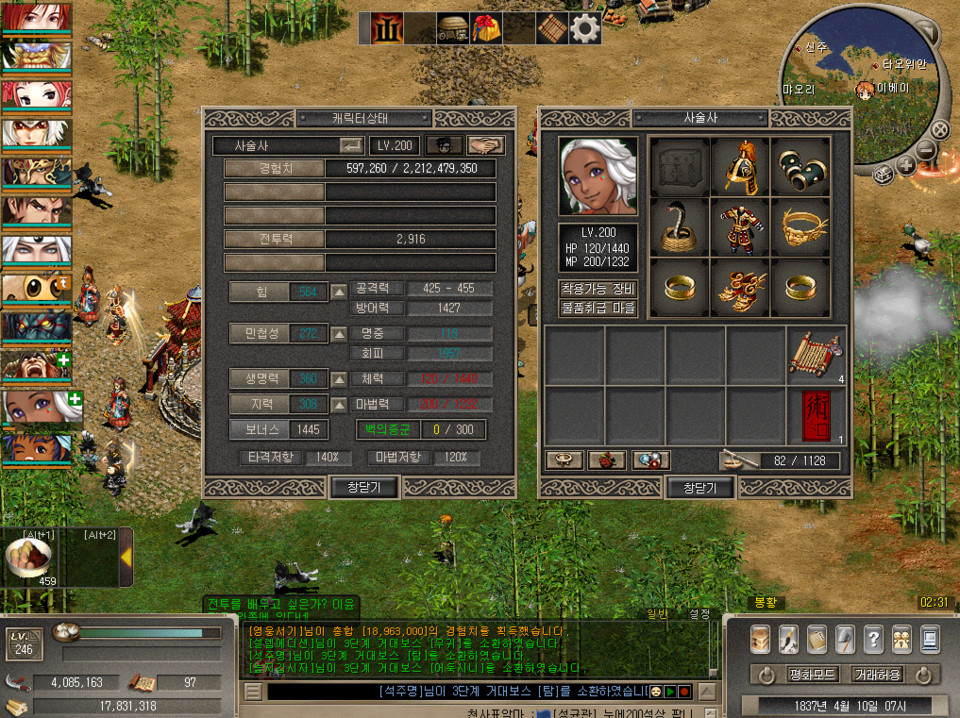Zoom in the minimap with plus button
The image size is (960, 718).
[x=905, y=166]
